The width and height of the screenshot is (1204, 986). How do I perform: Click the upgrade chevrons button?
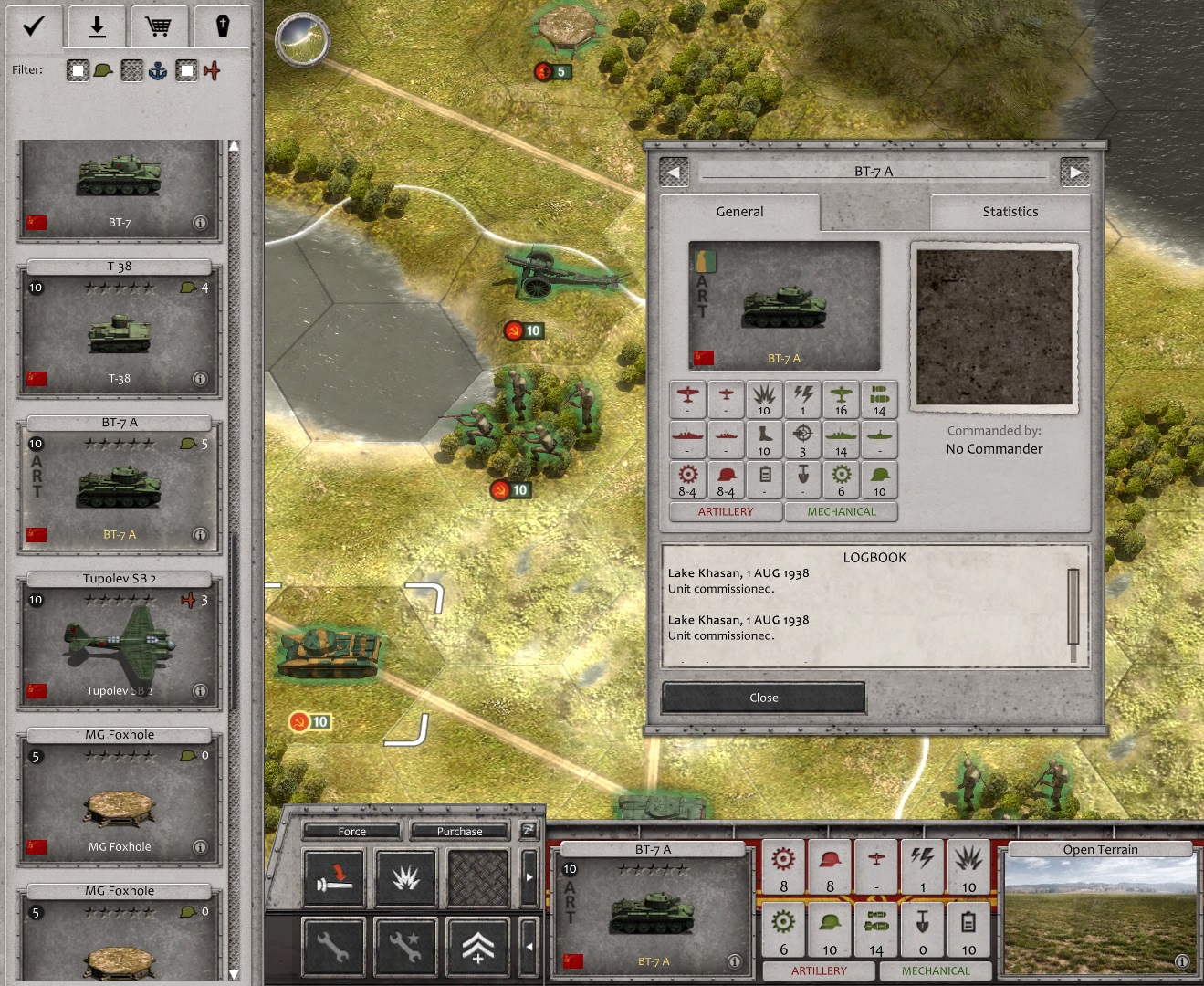click(478, 947)
